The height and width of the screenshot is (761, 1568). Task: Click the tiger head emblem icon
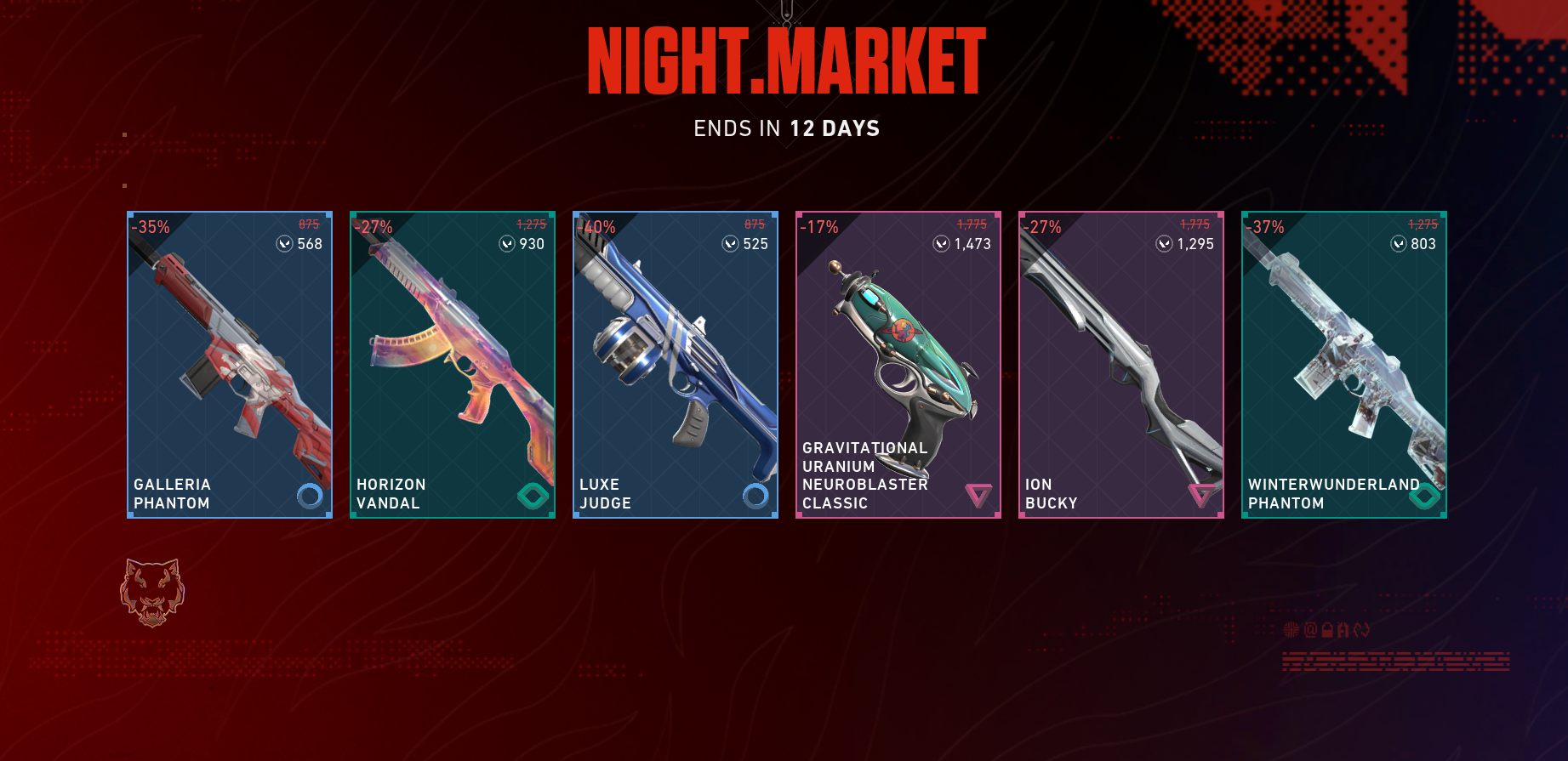[x=152, y=593]
